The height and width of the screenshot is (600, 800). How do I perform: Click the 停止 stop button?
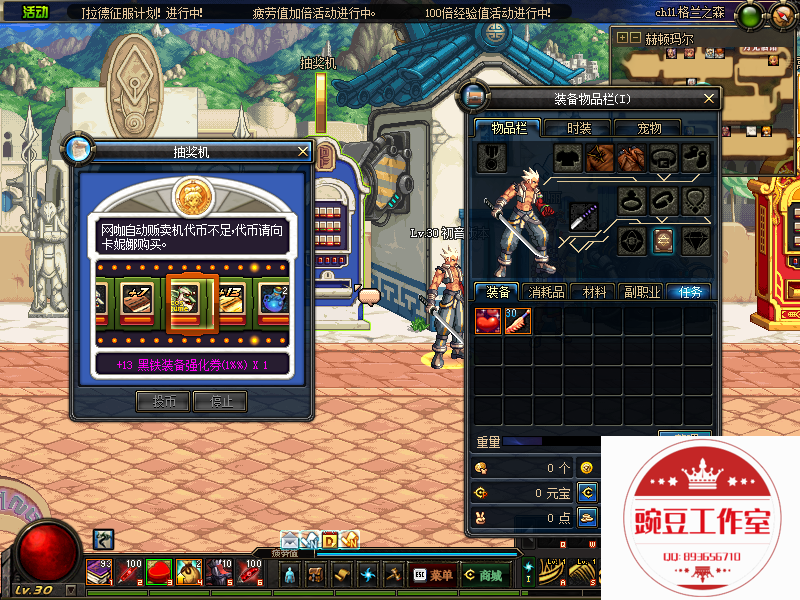click(x=220, y=402)
